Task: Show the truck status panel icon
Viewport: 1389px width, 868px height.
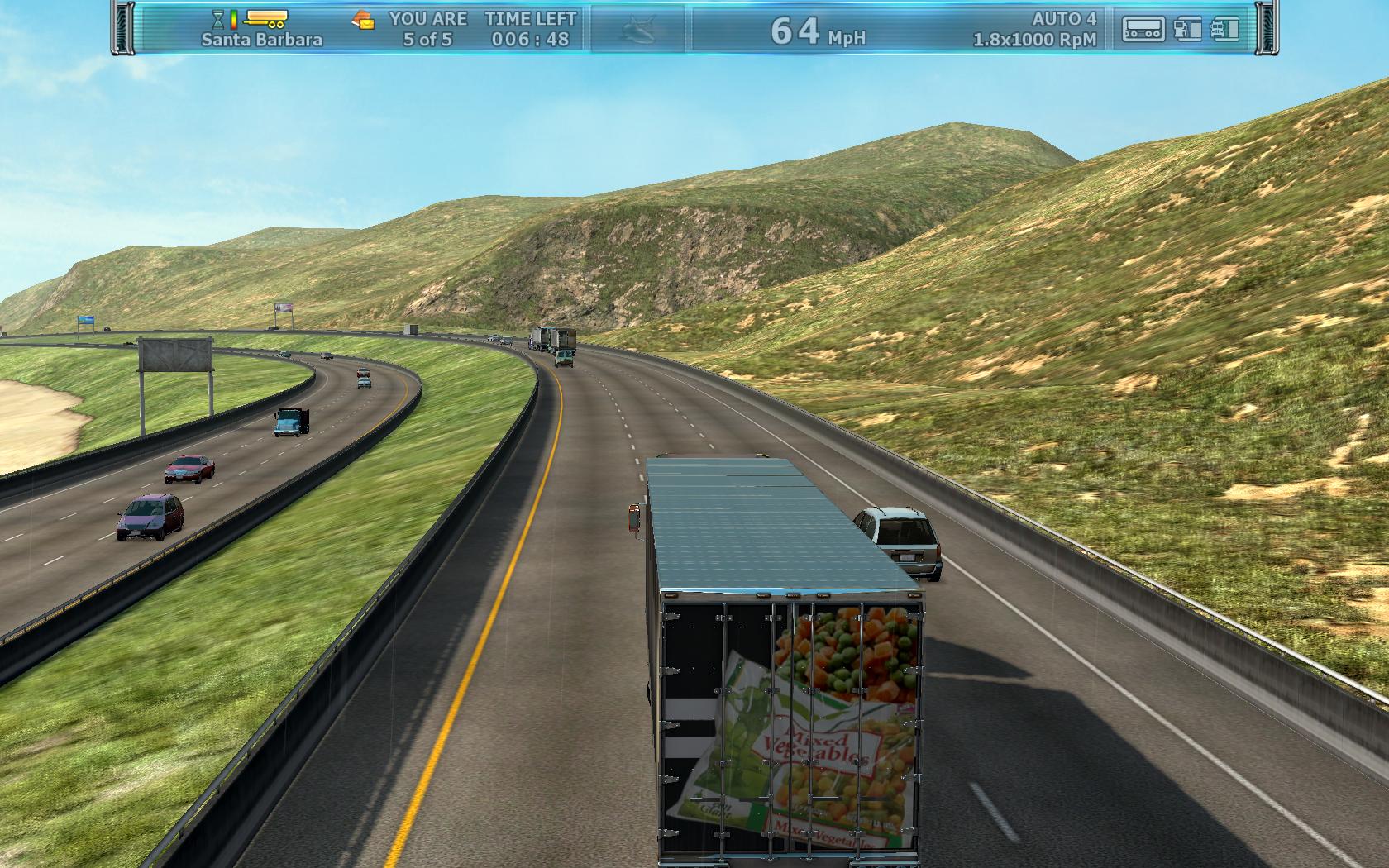Action: 1224,29
